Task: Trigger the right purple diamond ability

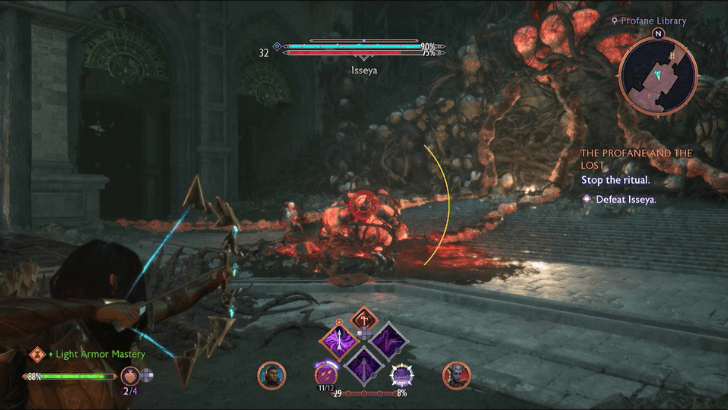Action: [x=391, y=341]
